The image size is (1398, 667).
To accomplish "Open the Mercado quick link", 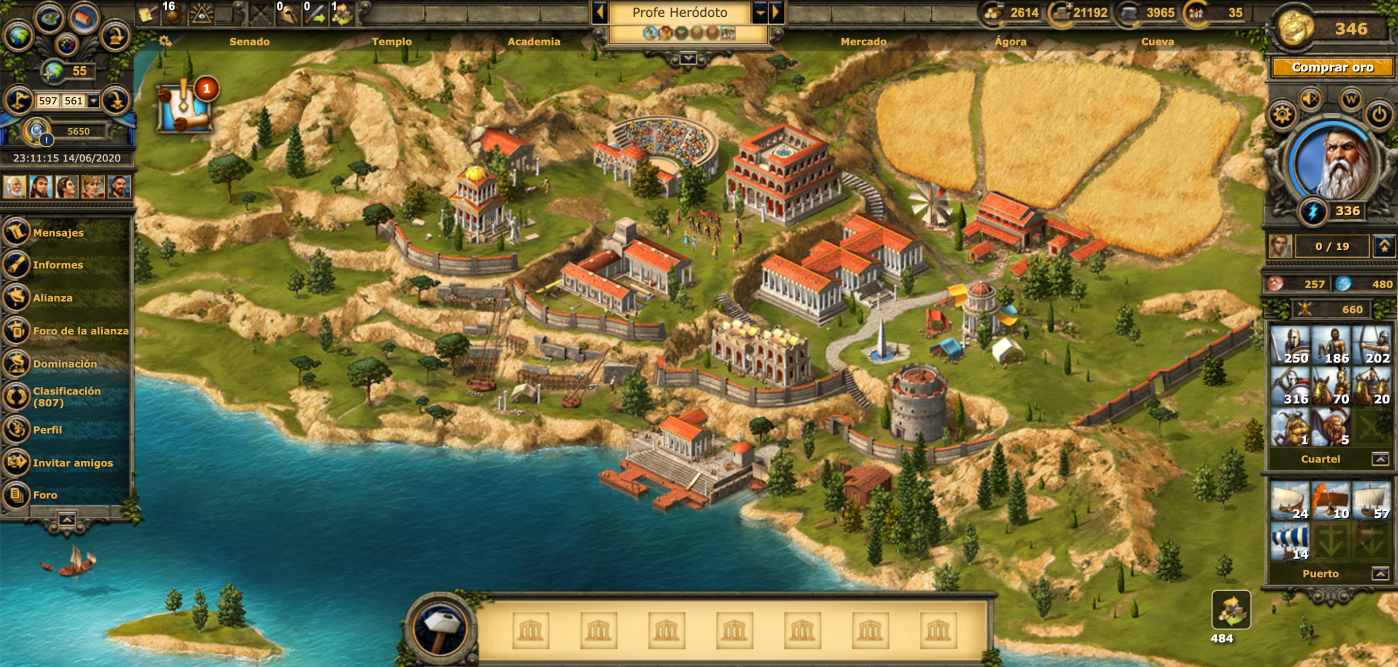I will (x=863, y=42).
